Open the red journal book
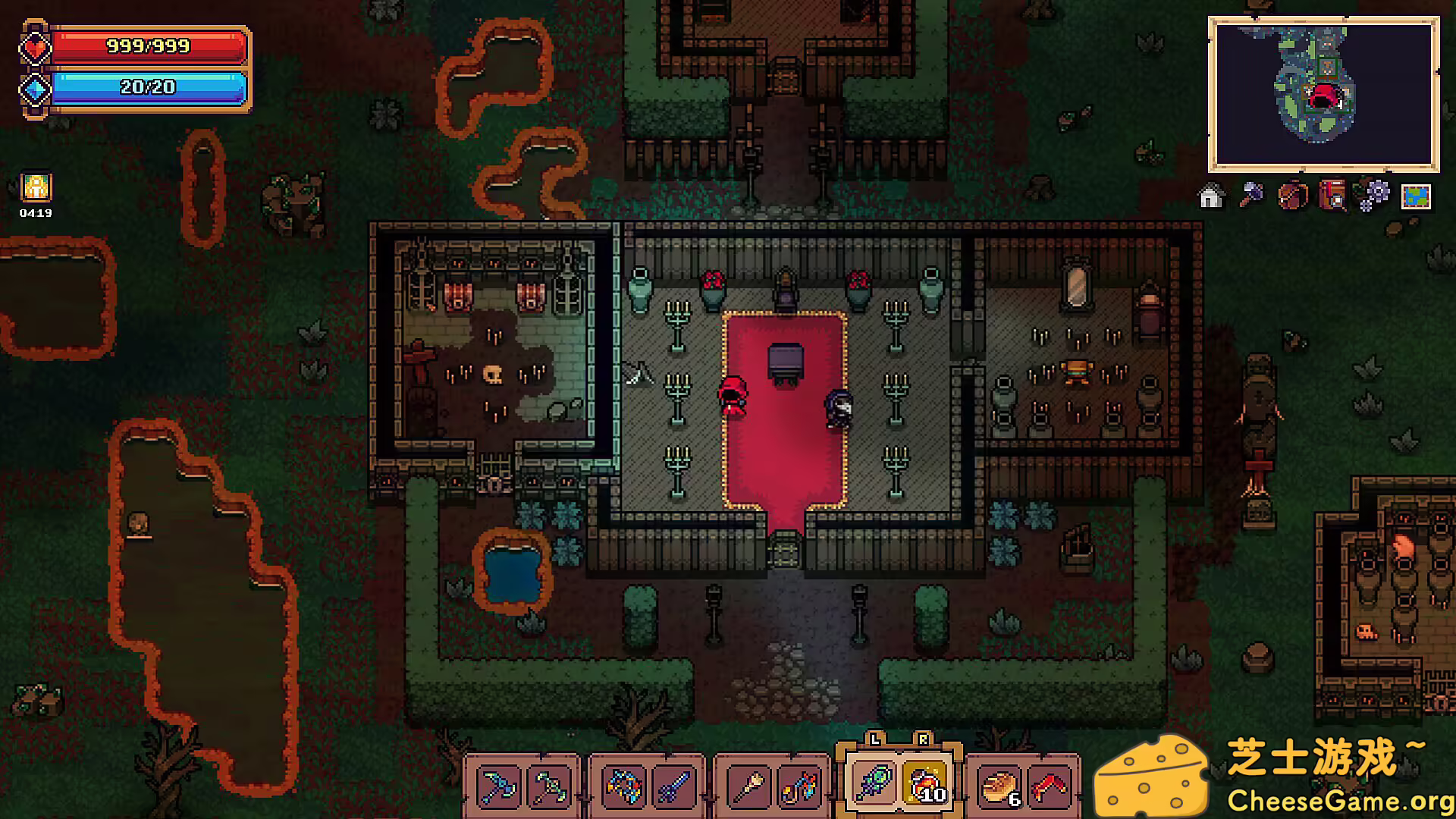Image resolution: width=1456 pixels, height=819 pixels. [x=1332, y=196]
